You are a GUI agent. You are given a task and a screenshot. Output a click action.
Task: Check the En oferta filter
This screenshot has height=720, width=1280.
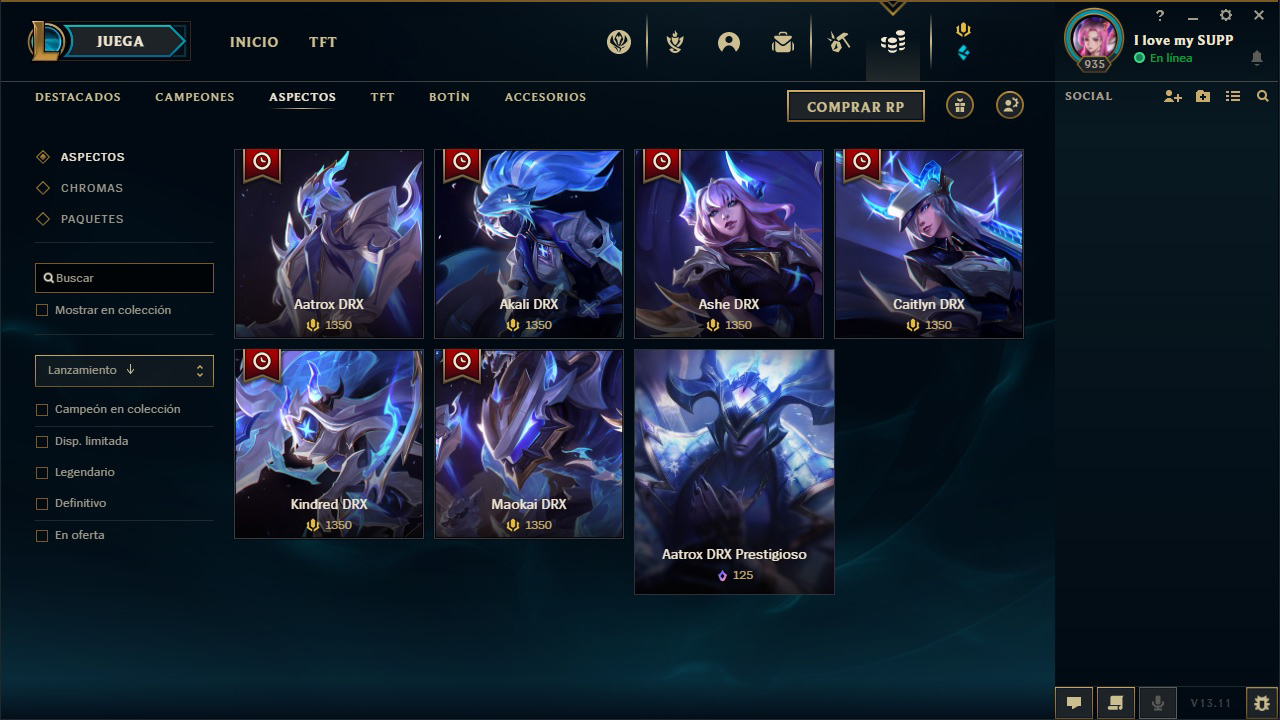(42, 535)
